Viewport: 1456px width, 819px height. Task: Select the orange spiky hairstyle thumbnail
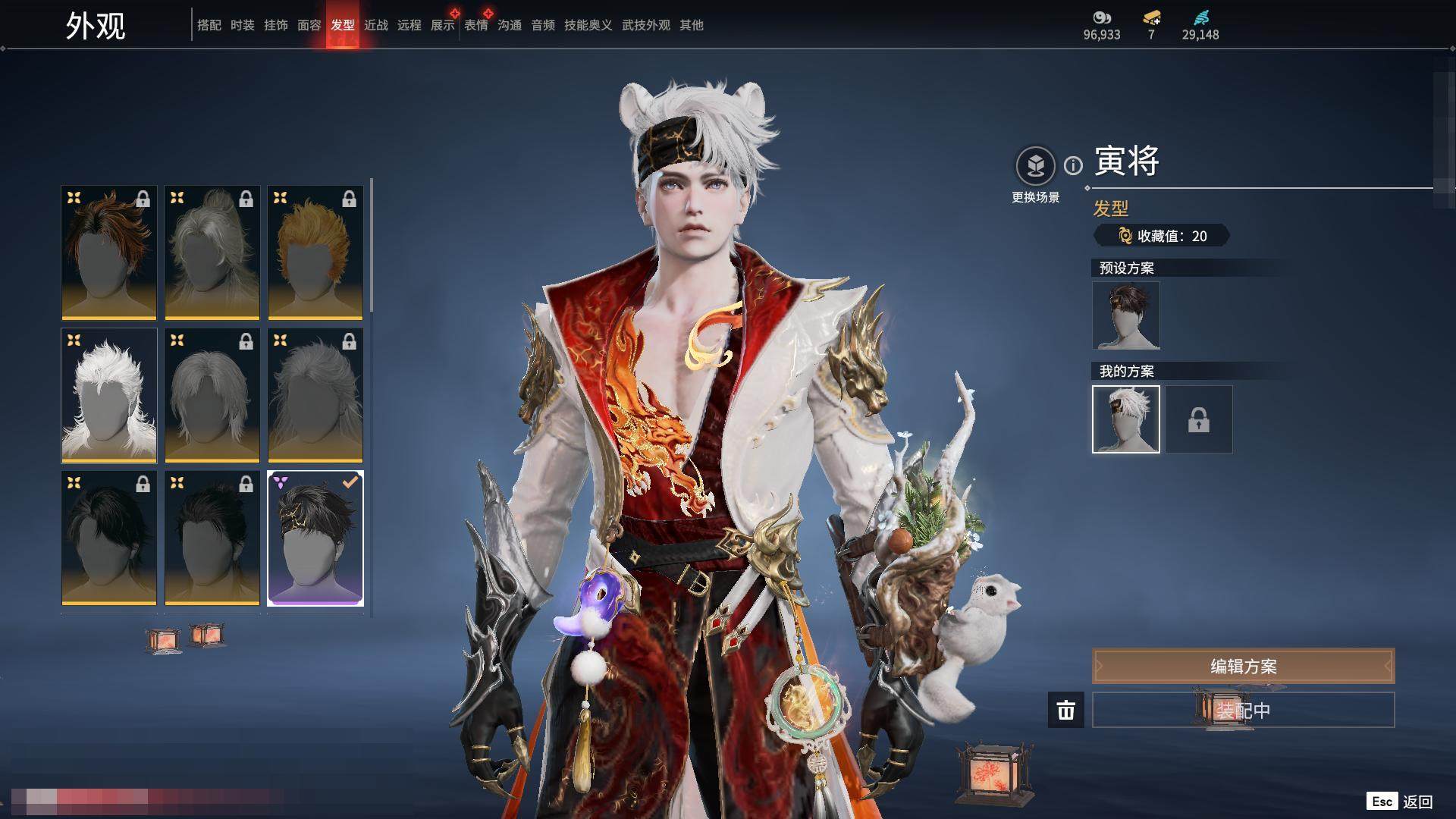coord(315,253)
